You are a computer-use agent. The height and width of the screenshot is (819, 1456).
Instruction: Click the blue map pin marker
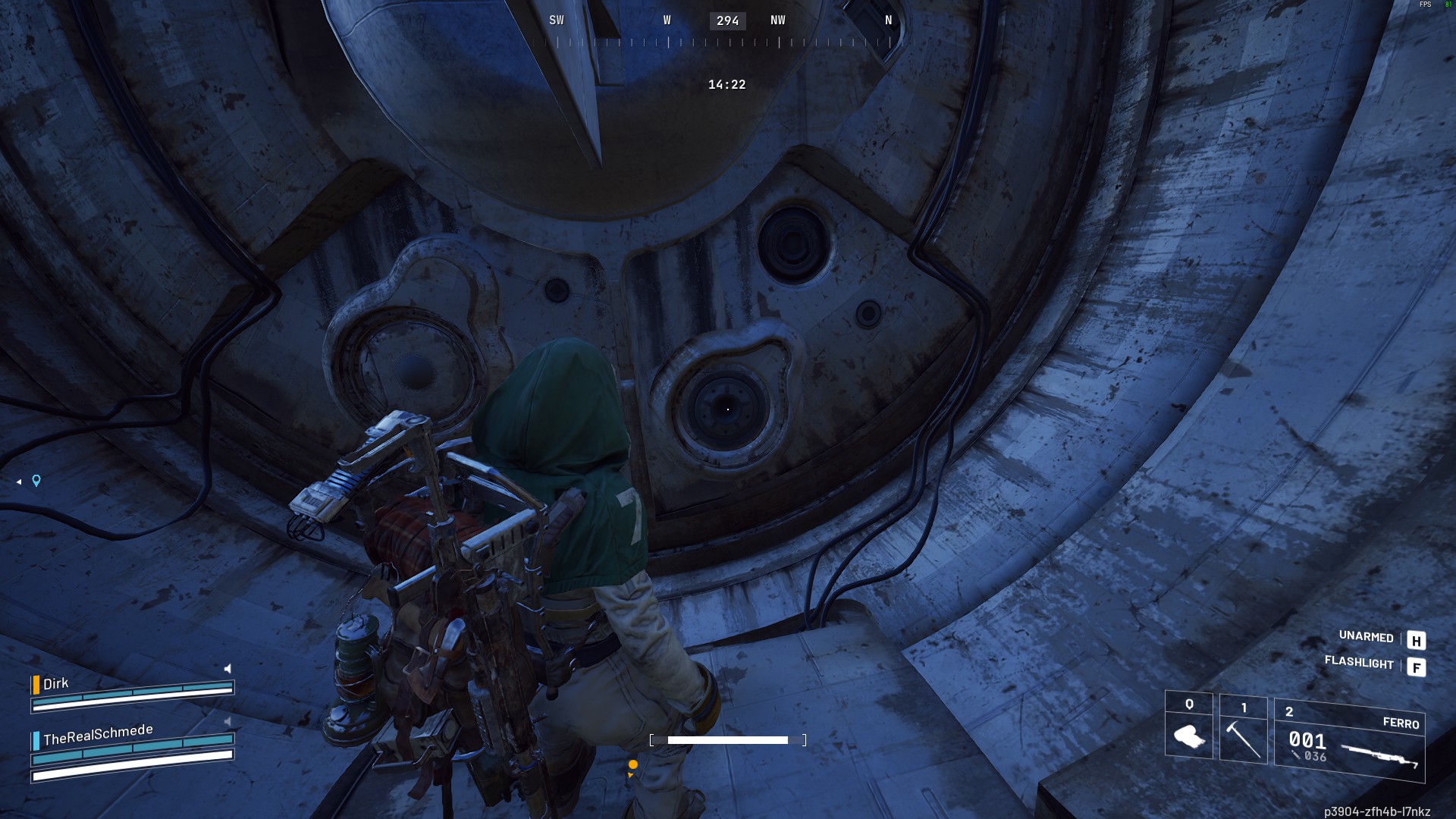(36, 481)
